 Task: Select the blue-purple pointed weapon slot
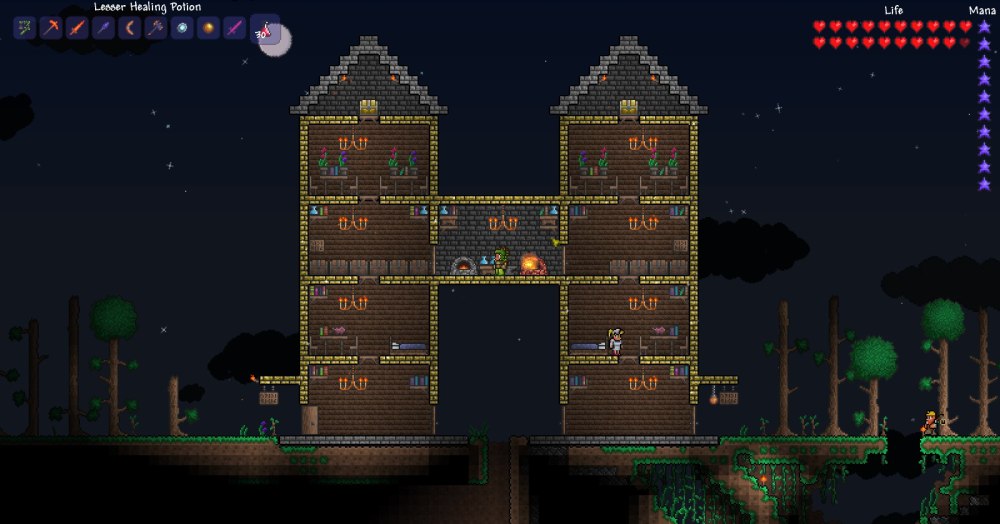(x=103, y=28)
